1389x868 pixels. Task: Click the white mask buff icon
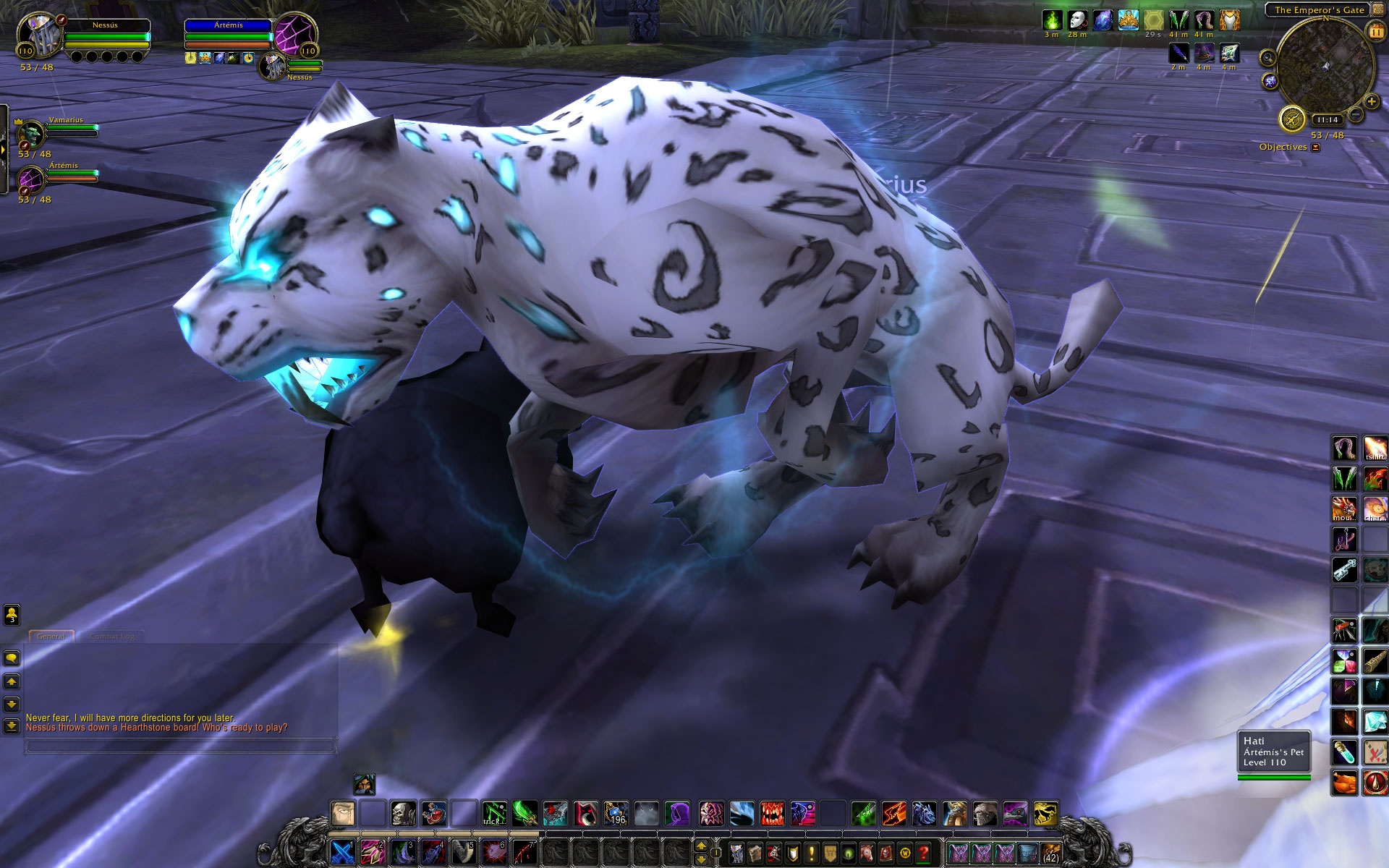pyautogui.click(x=1077, y=20)
